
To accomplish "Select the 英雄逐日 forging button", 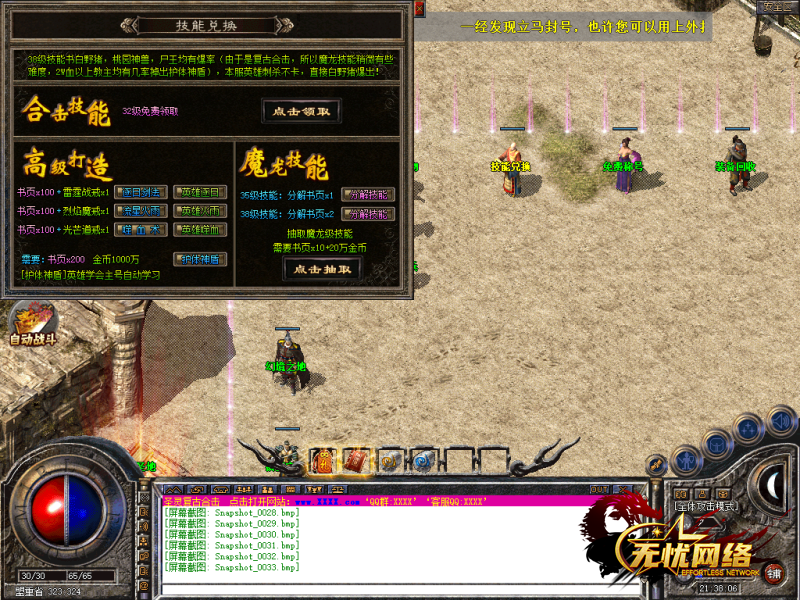I will [x=202, y=192].
